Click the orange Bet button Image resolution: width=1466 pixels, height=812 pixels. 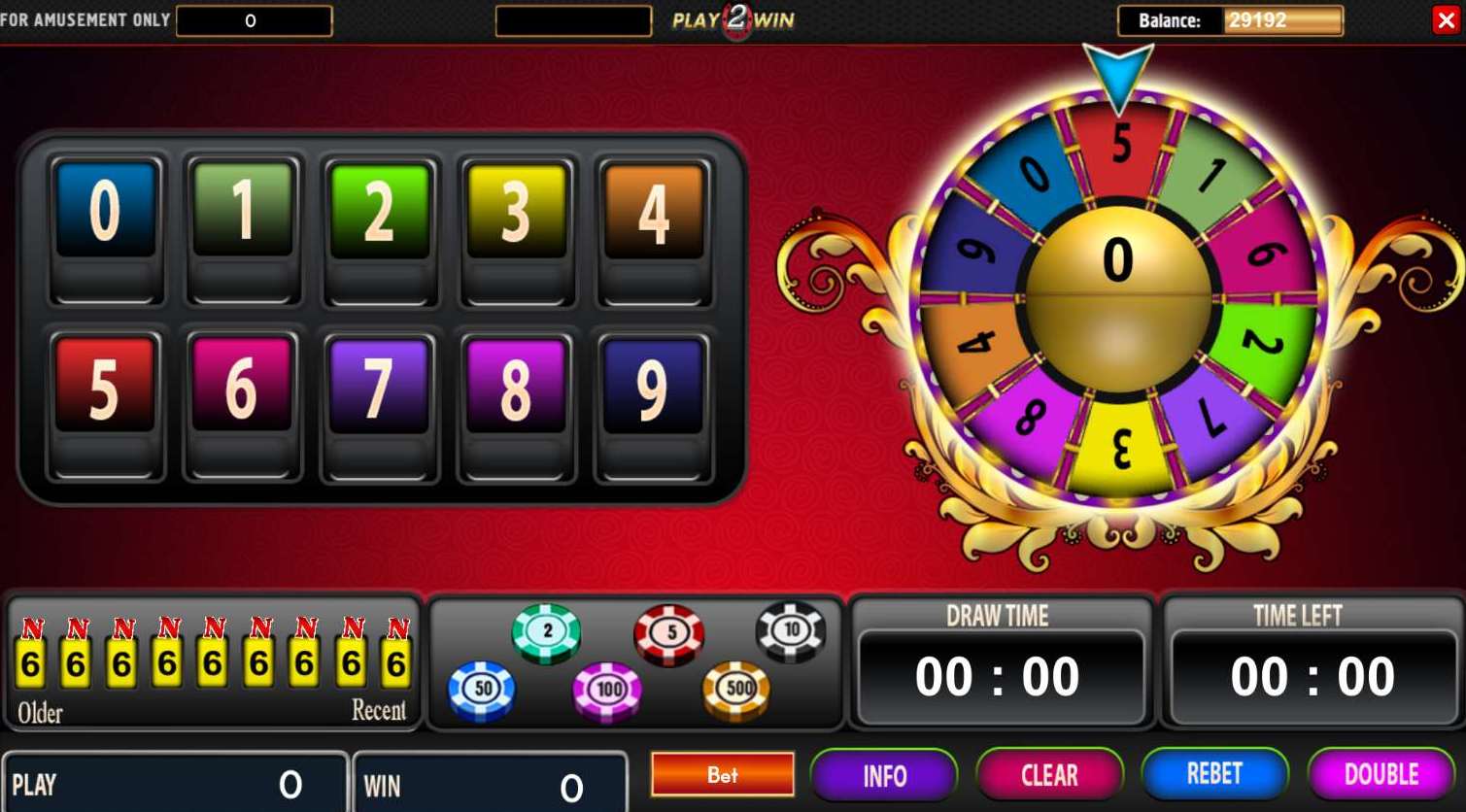point(722,775)
